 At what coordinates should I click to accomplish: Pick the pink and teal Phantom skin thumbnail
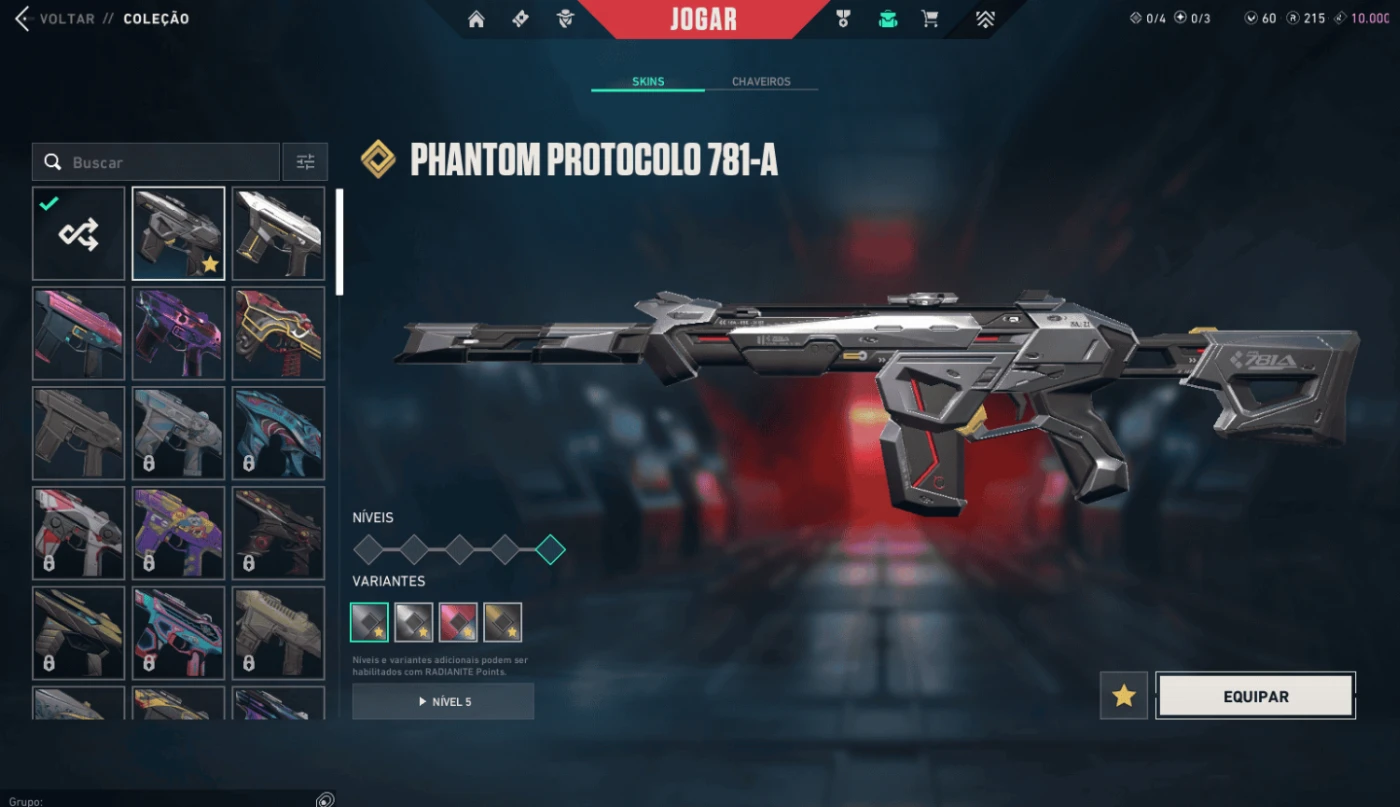(78, 334)
